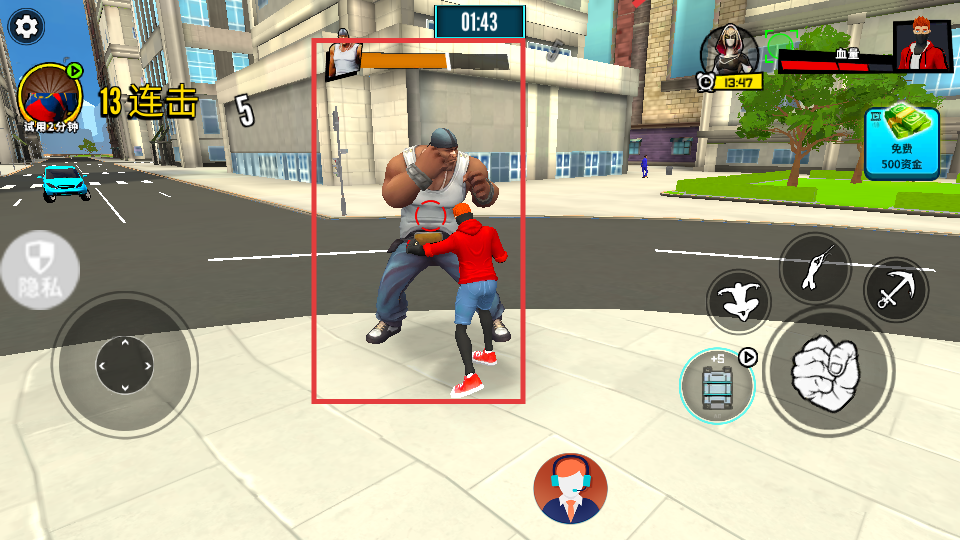
Task: Activate the web-swing skill button
Action: (815, 267)
